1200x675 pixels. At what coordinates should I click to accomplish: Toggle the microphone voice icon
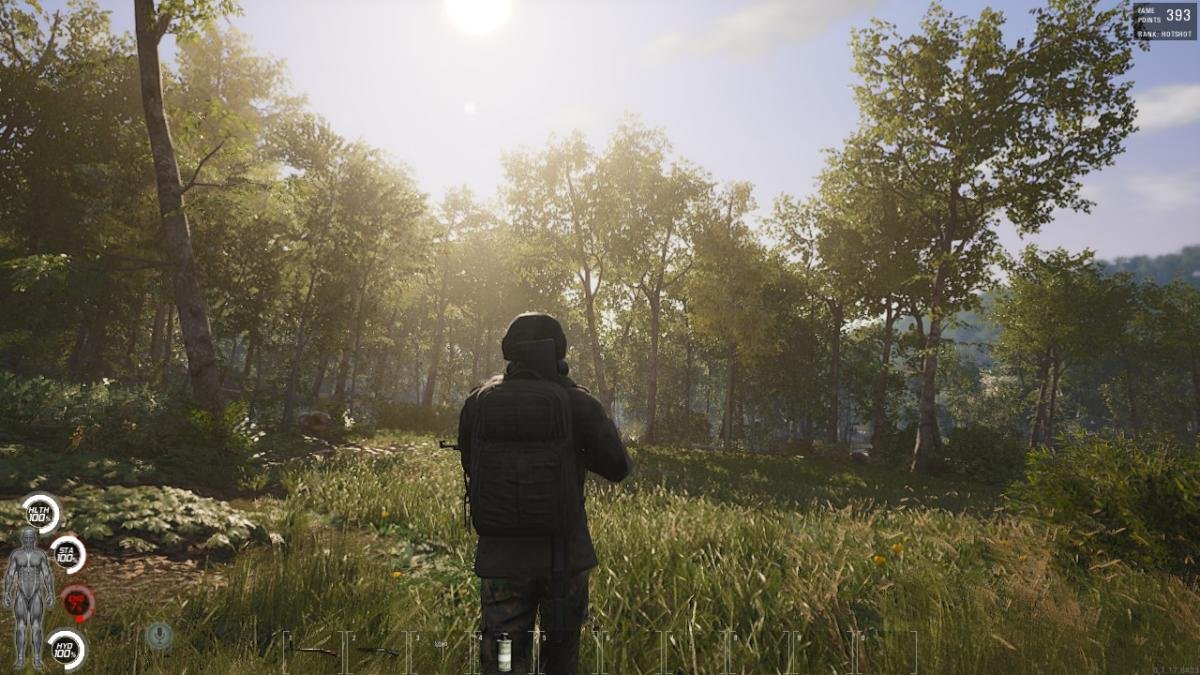coord(159,634)
